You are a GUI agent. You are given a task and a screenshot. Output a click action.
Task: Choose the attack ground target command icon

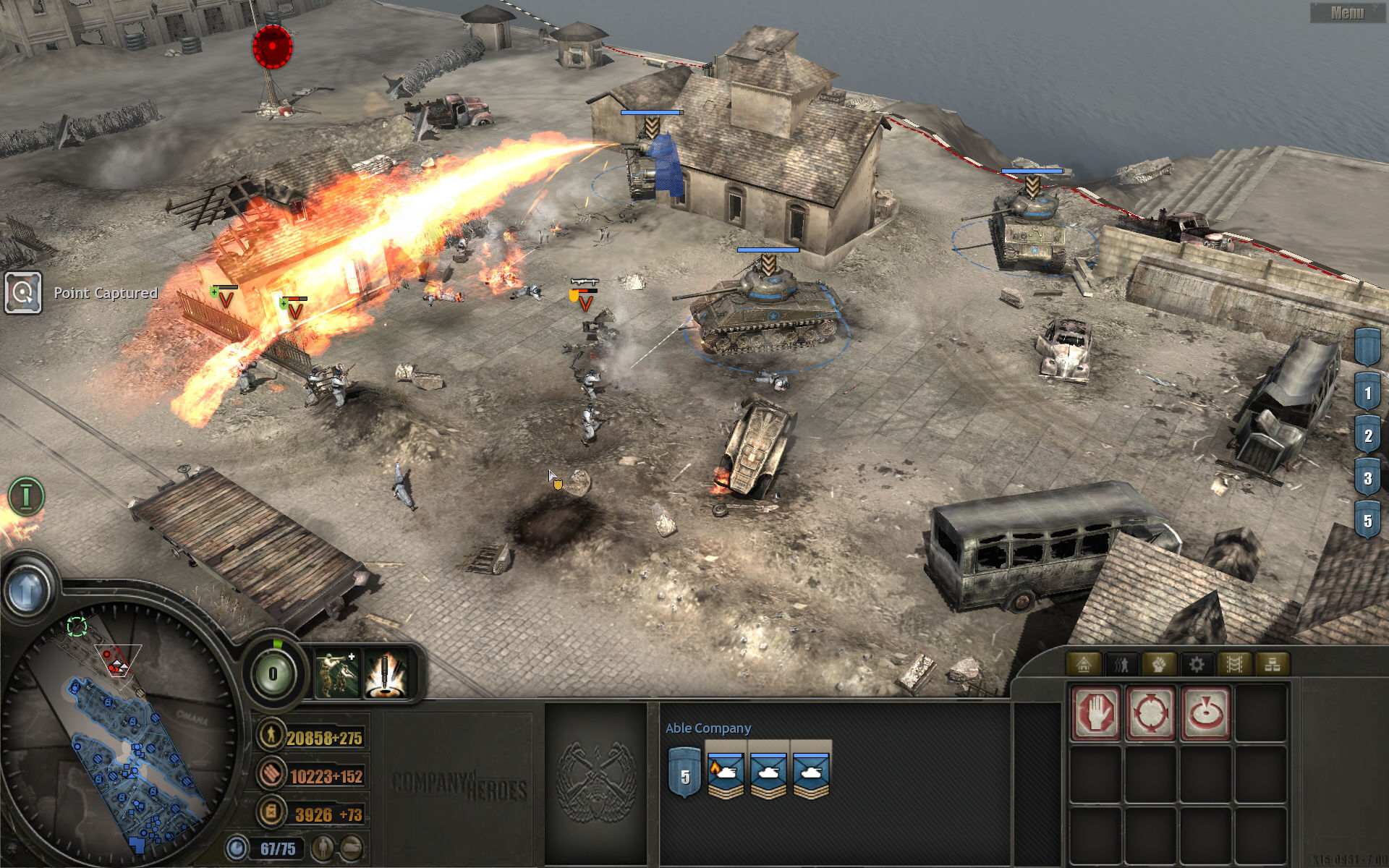click(1206, 713)
